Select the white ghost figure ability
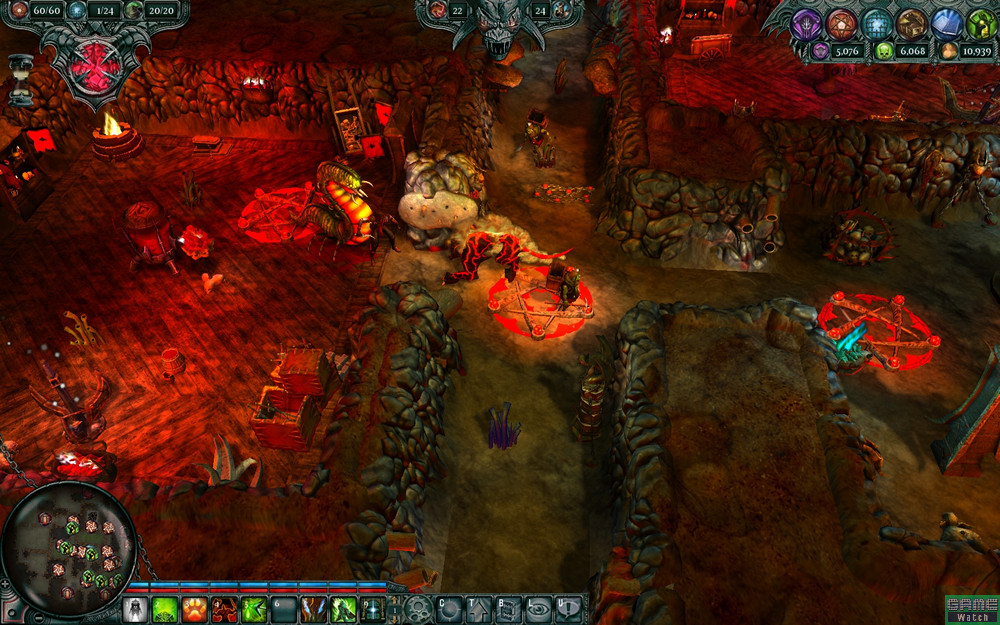 pos(135,609)
